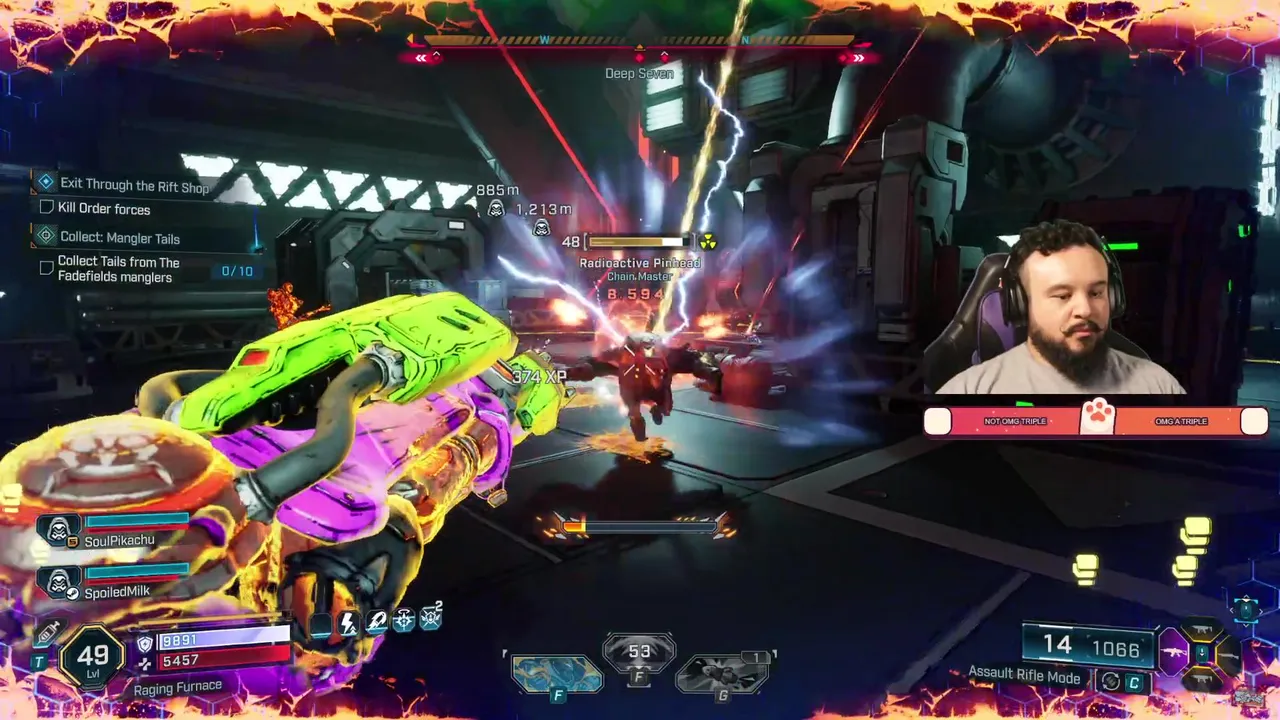1280x720 pixels.
Task: Select teammate SoulPikachu's portrait
Action: click(59, 529)
